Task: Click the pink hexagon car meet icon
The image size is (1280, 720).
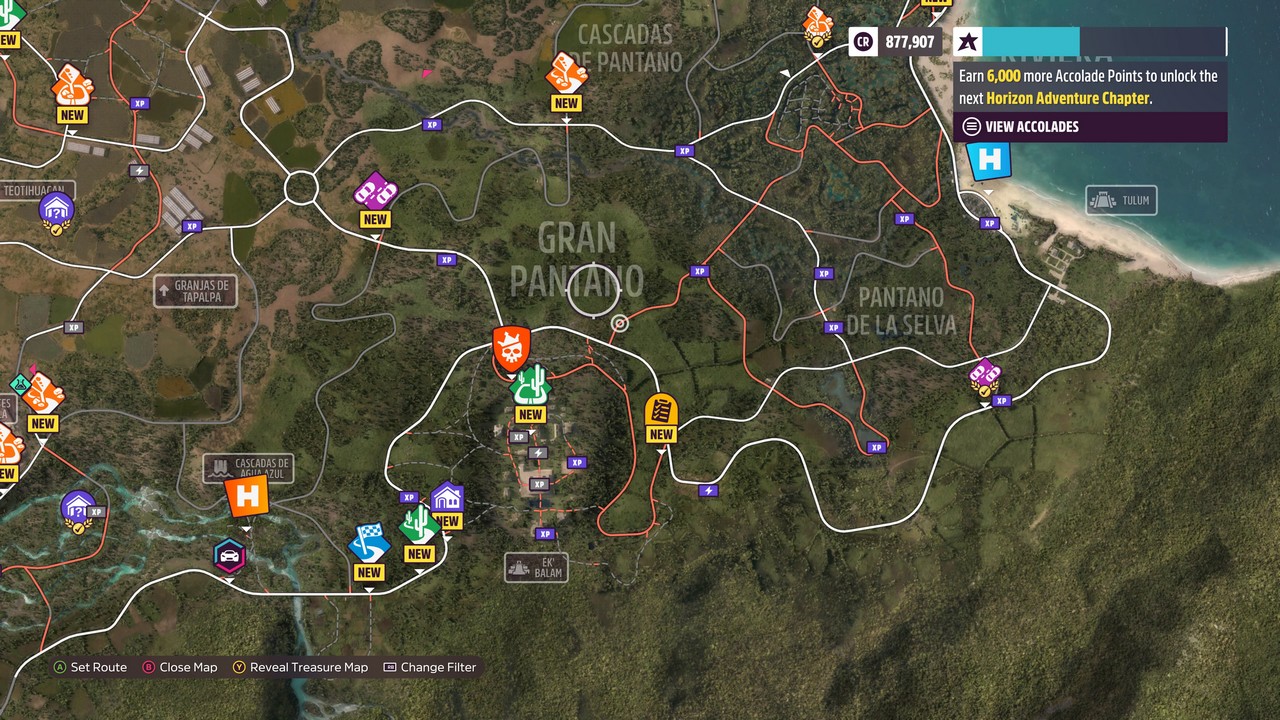Action: click(231, 557)
